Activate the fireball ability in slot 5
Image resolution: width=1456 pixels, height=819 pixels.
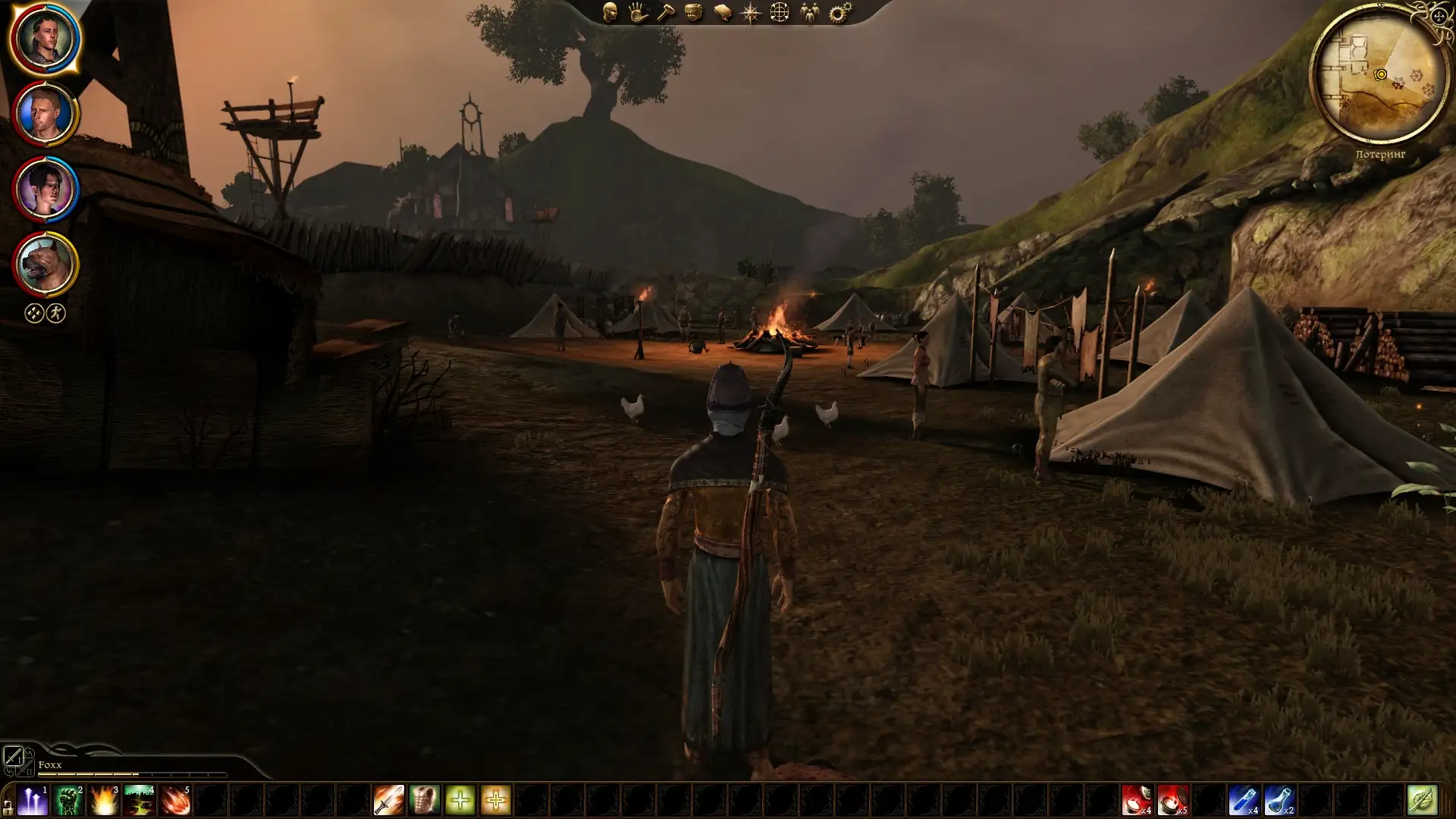point(175,800)
